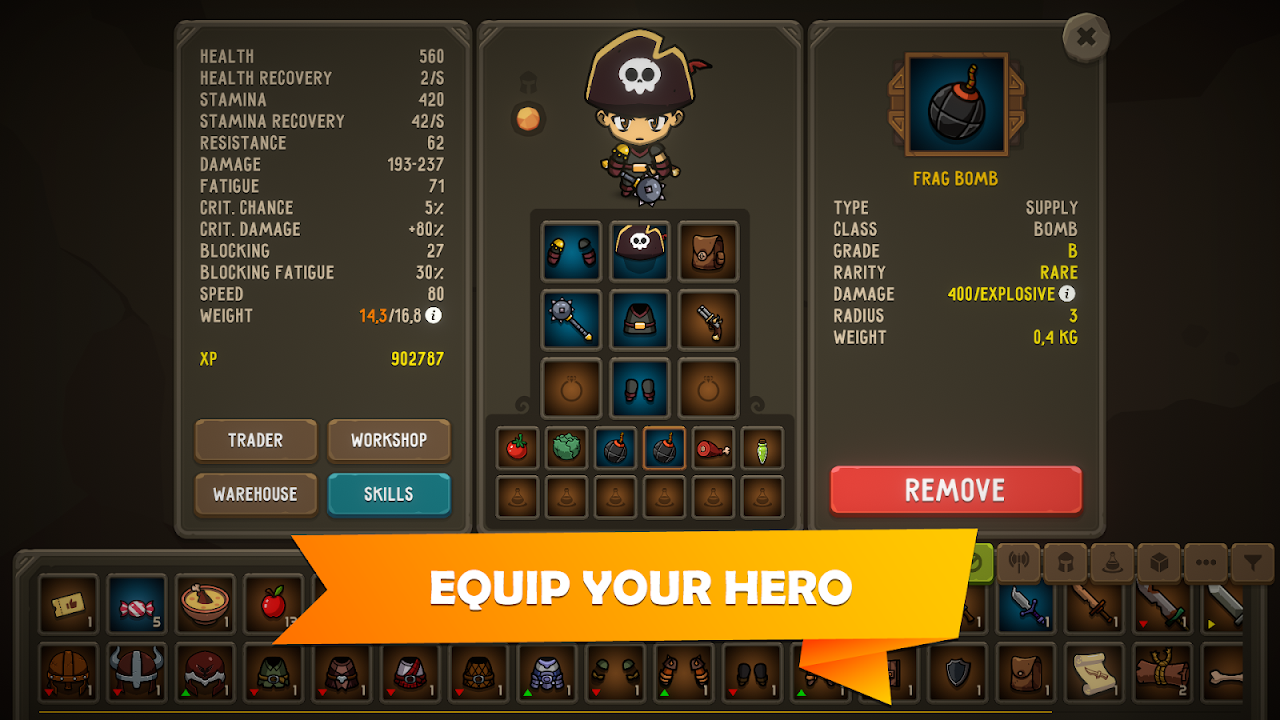
Task: Open the Trader menu
Action: click(x=255, y=440)
